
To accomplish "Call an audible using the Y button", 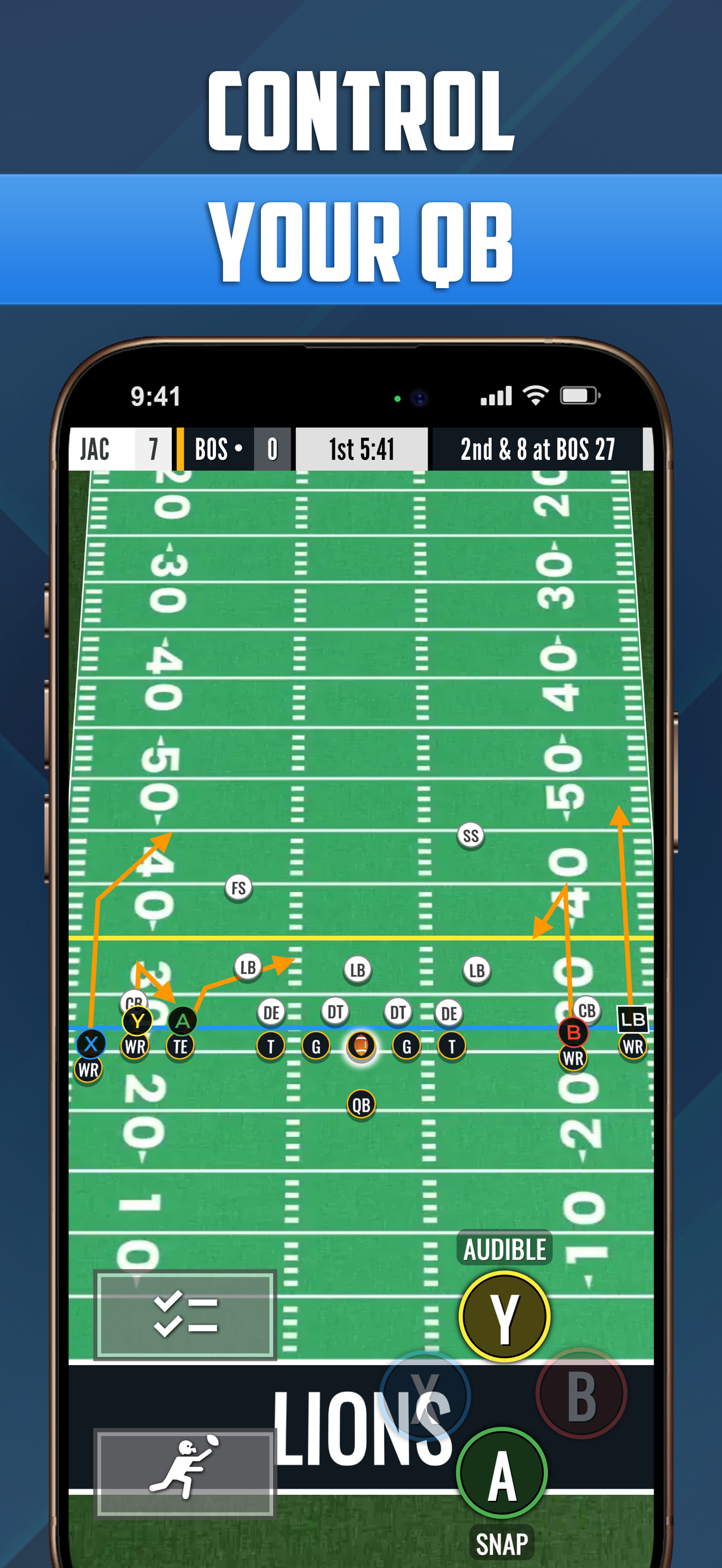I will click(504, 1316).
